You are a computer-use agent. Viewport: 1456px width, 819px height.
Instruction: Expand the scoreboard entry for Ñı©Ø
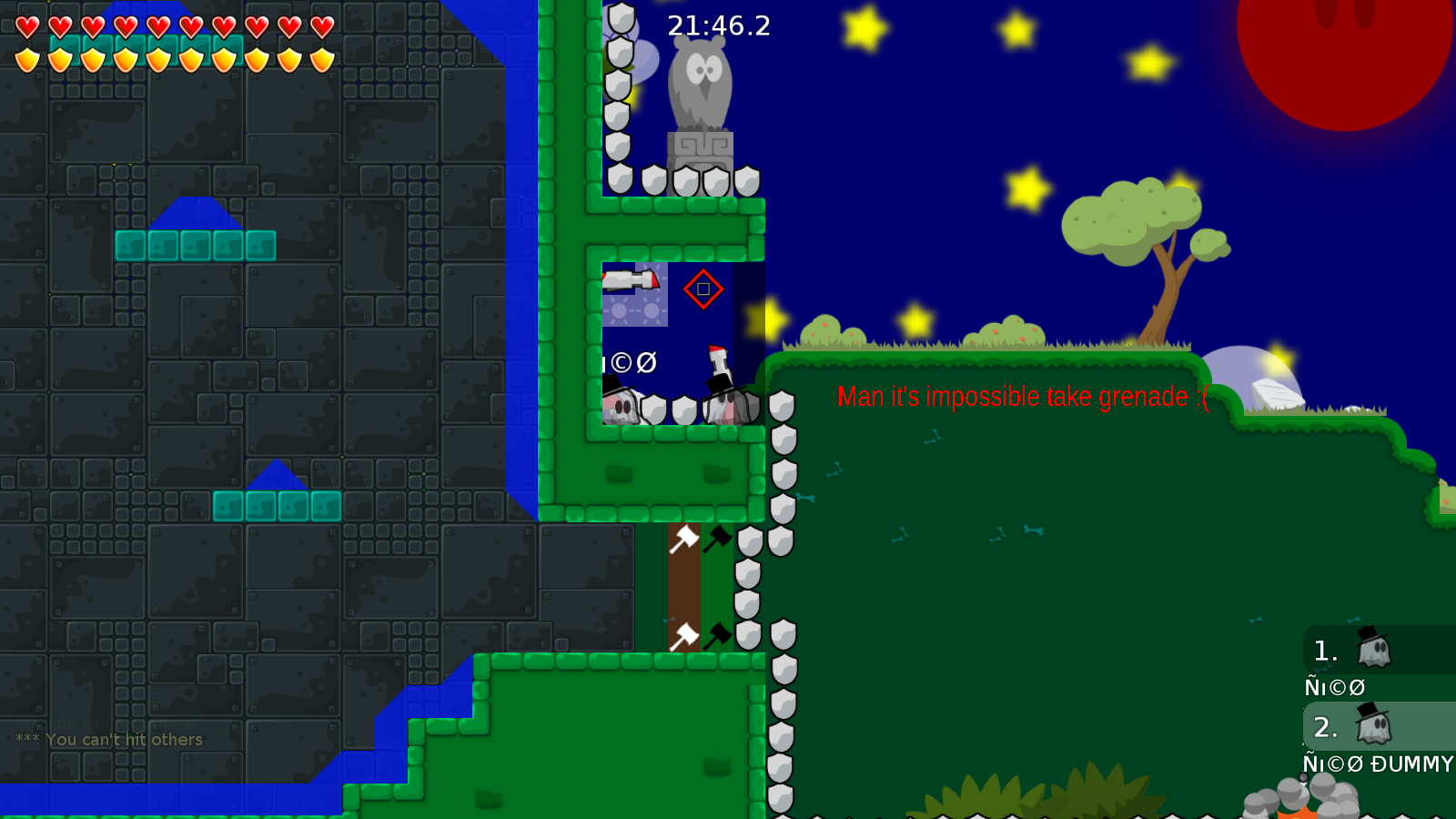click(x=1334, y=687)
